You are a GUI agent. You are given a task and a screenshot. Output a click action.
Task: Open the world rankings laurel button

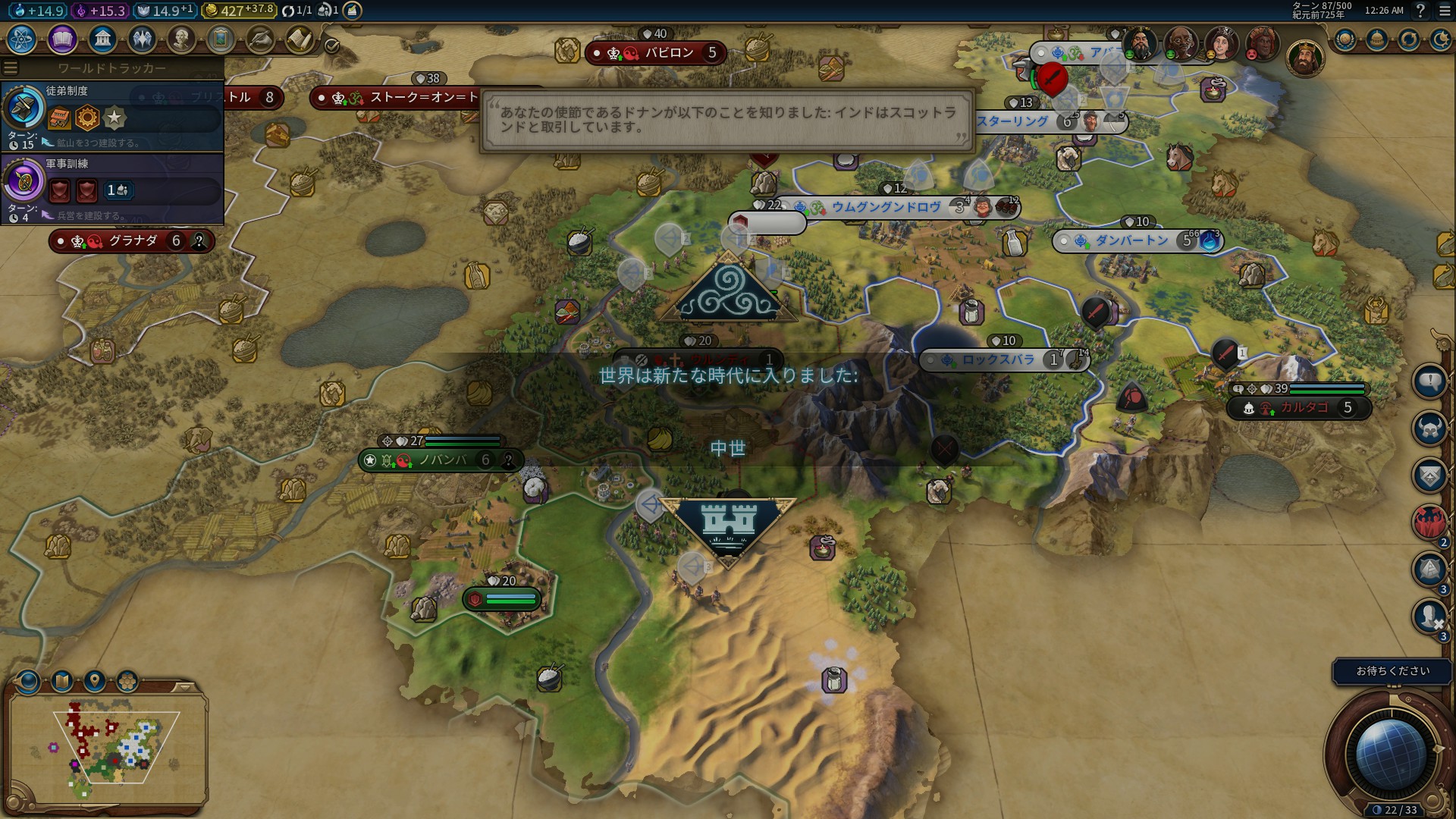tap(1346, 39)
